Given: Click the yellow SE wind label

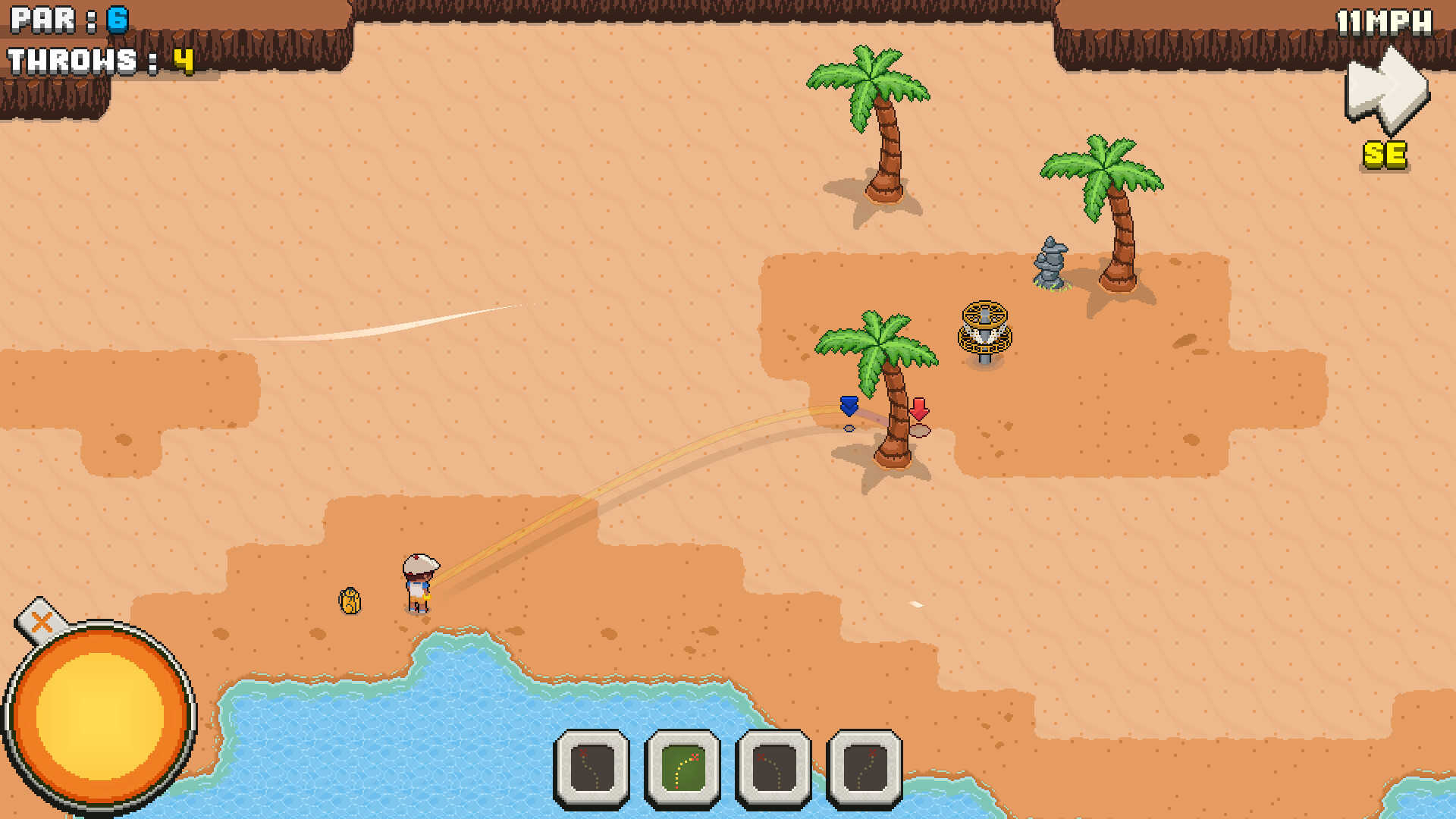Looking at the screenshot, I should coord(1385,155).
